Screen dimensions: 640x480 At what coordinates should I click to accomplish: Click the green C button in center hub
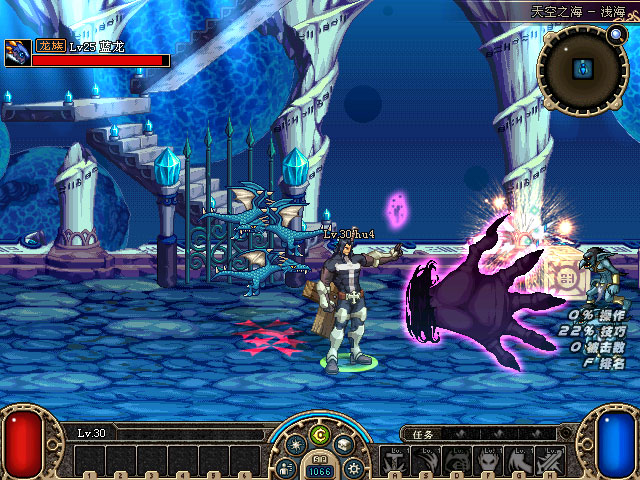tap(320, 434)
